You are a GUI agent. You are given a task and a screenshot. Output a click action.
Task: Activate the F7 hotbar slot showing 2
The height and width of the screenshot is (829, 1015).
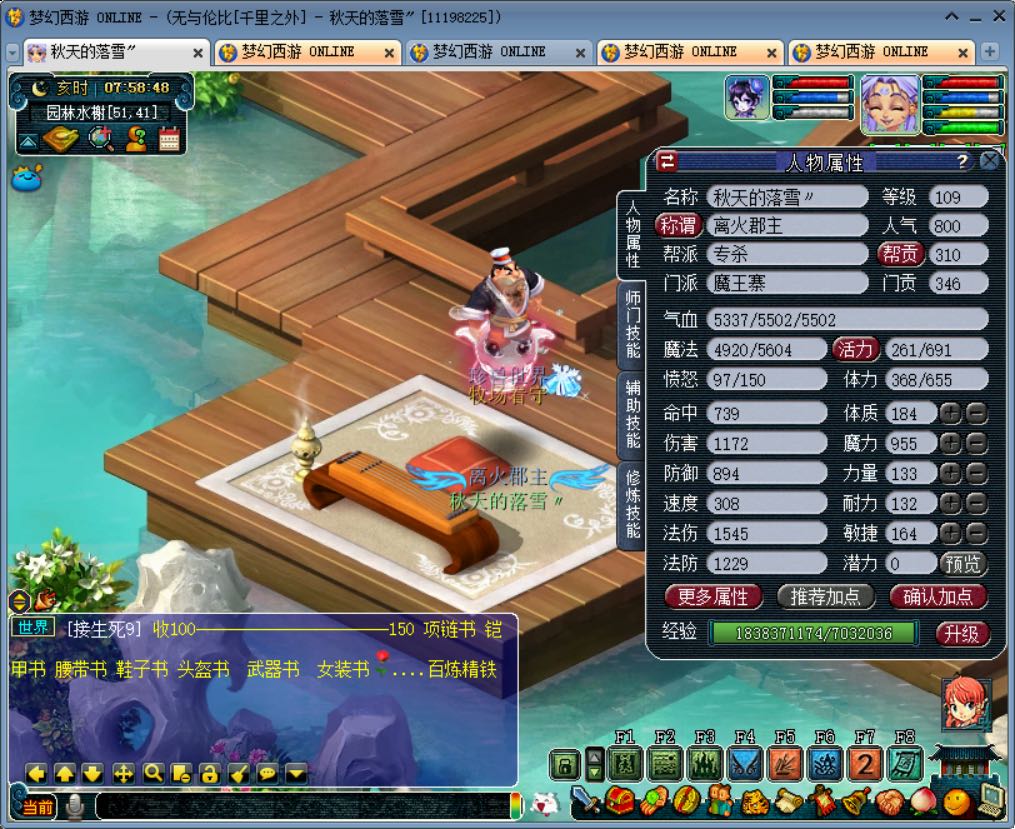coord(865,765)
